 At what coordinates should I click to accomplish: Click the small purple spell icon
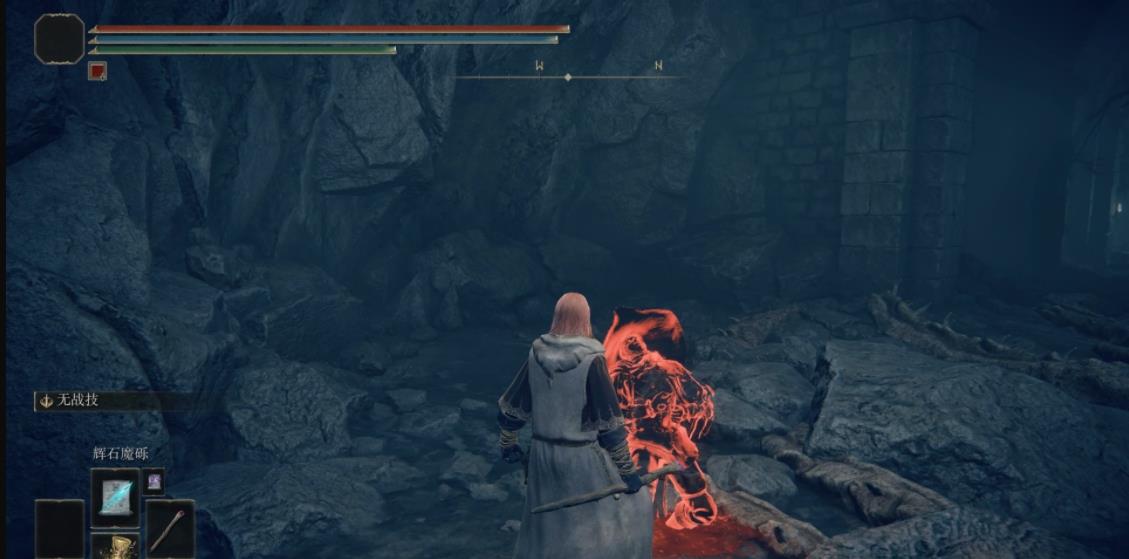(153, 482)
